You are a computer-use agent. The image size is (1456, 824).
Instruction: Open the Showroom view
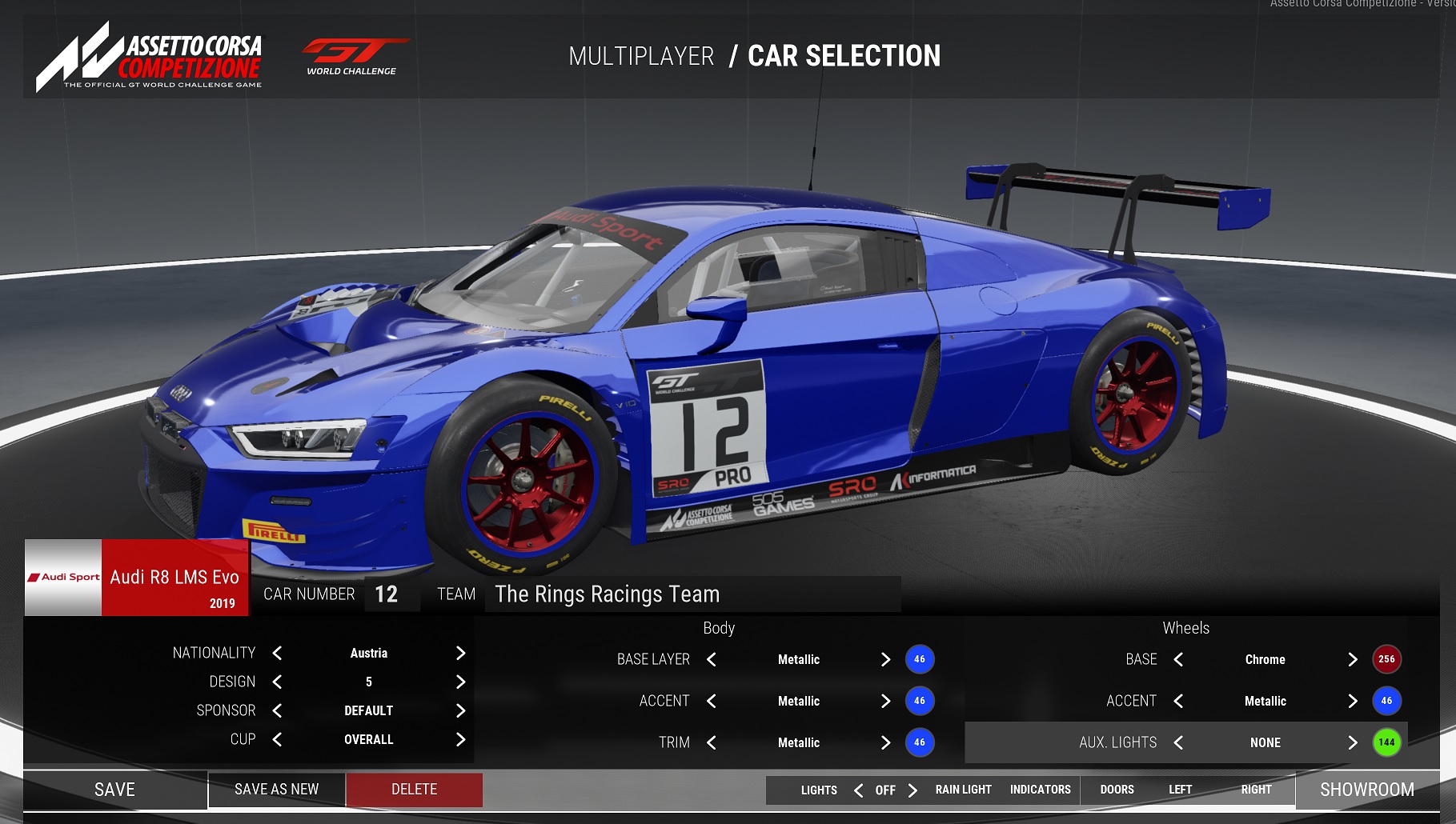(x=1366, y=790)
